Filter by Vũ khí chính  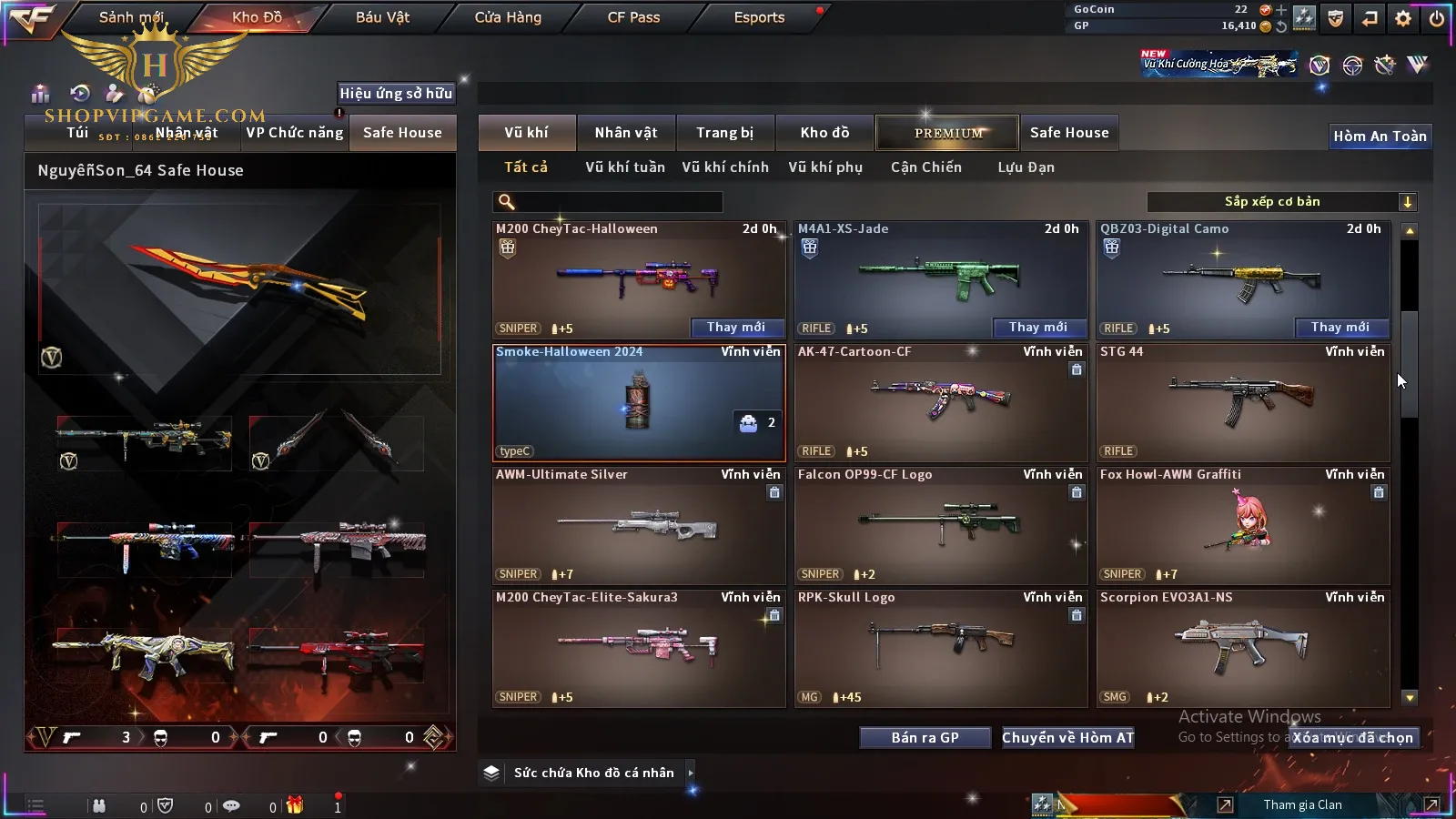tap(725, 167)
